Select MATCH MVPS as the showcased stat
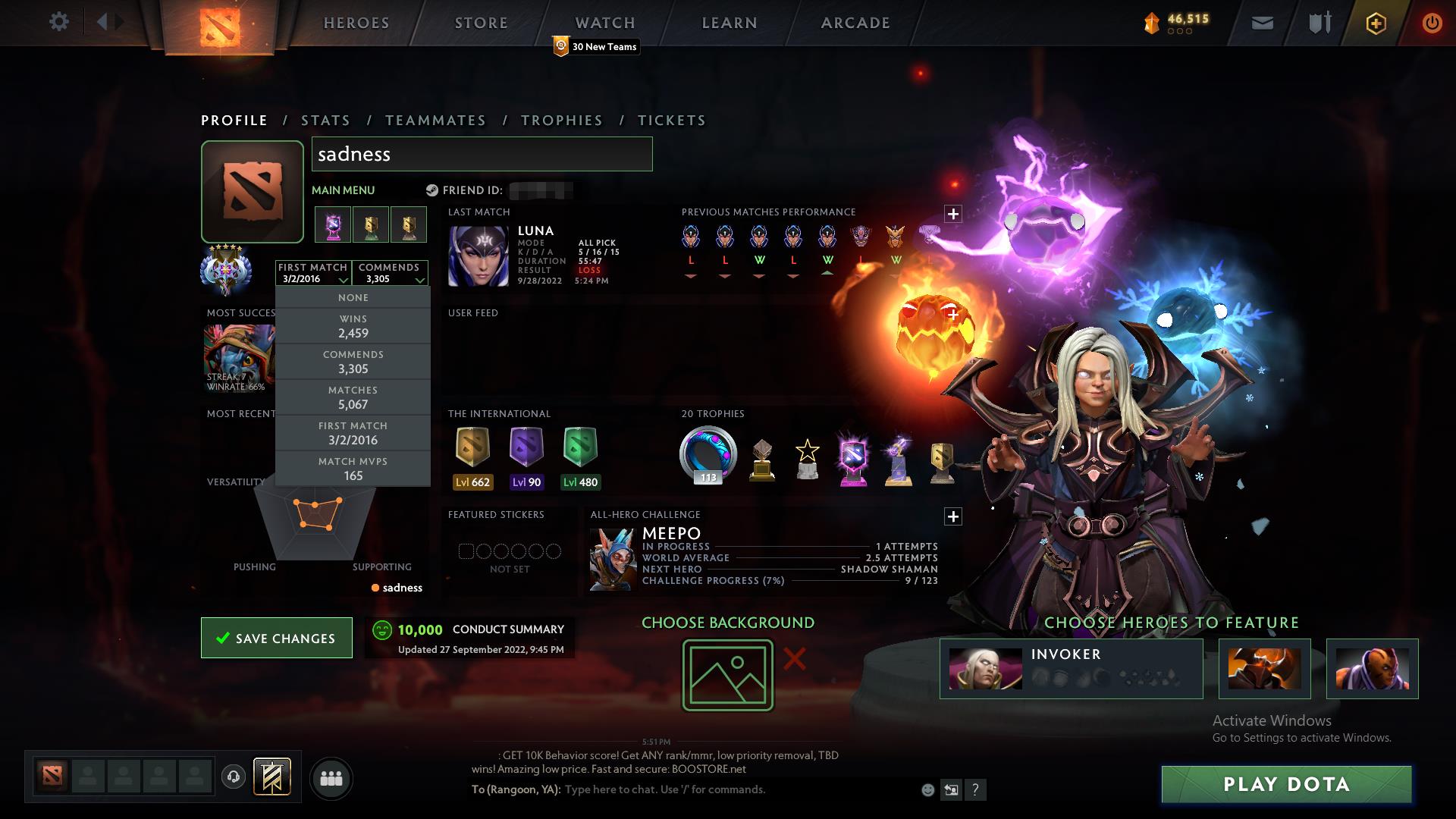The height and width of the screenshot is (819, 1456). 353,469
